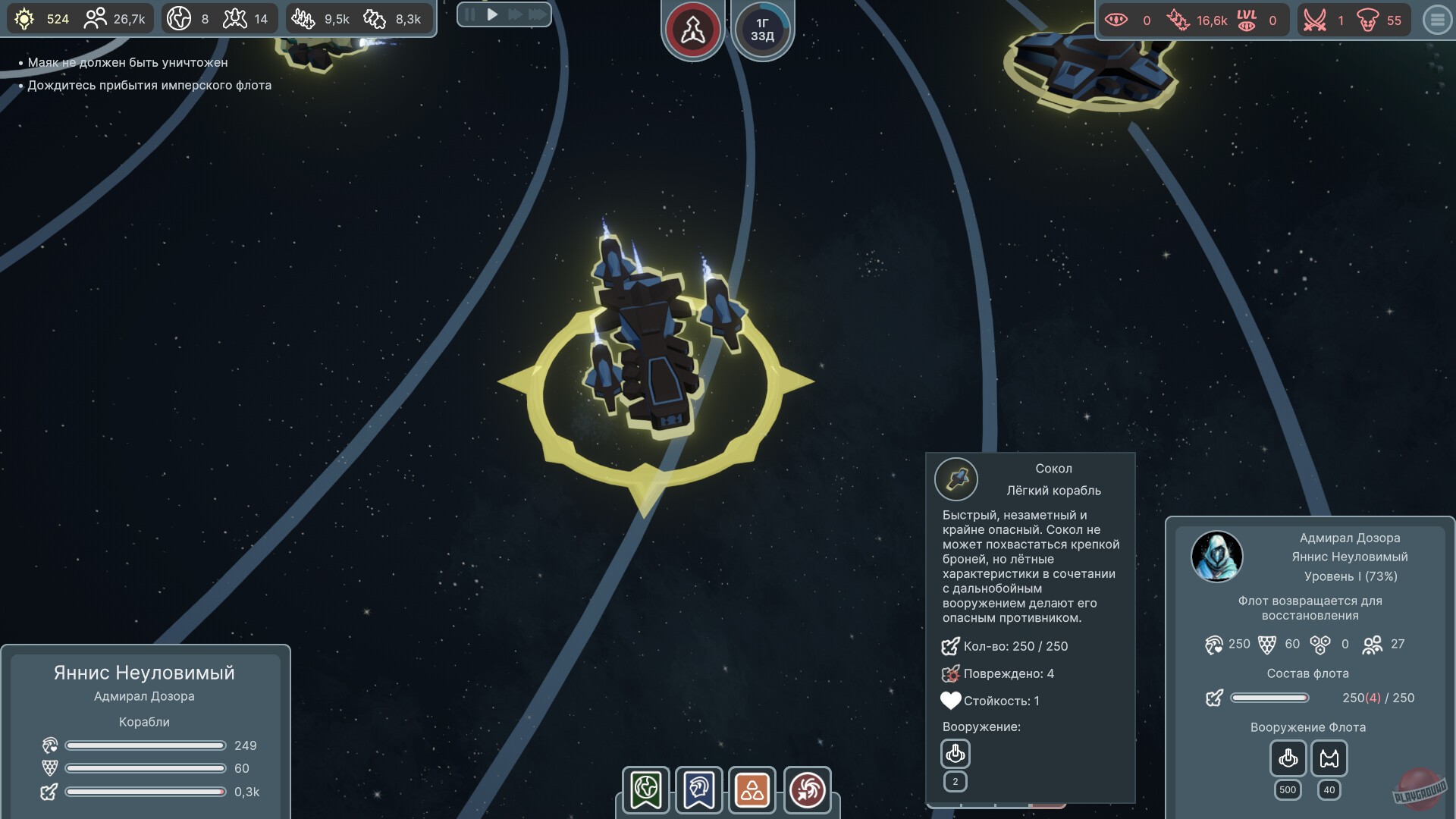This screenshot has height=819, width=1456.
Task: Click the sun energy resource icon
Action: coord(24,19)
